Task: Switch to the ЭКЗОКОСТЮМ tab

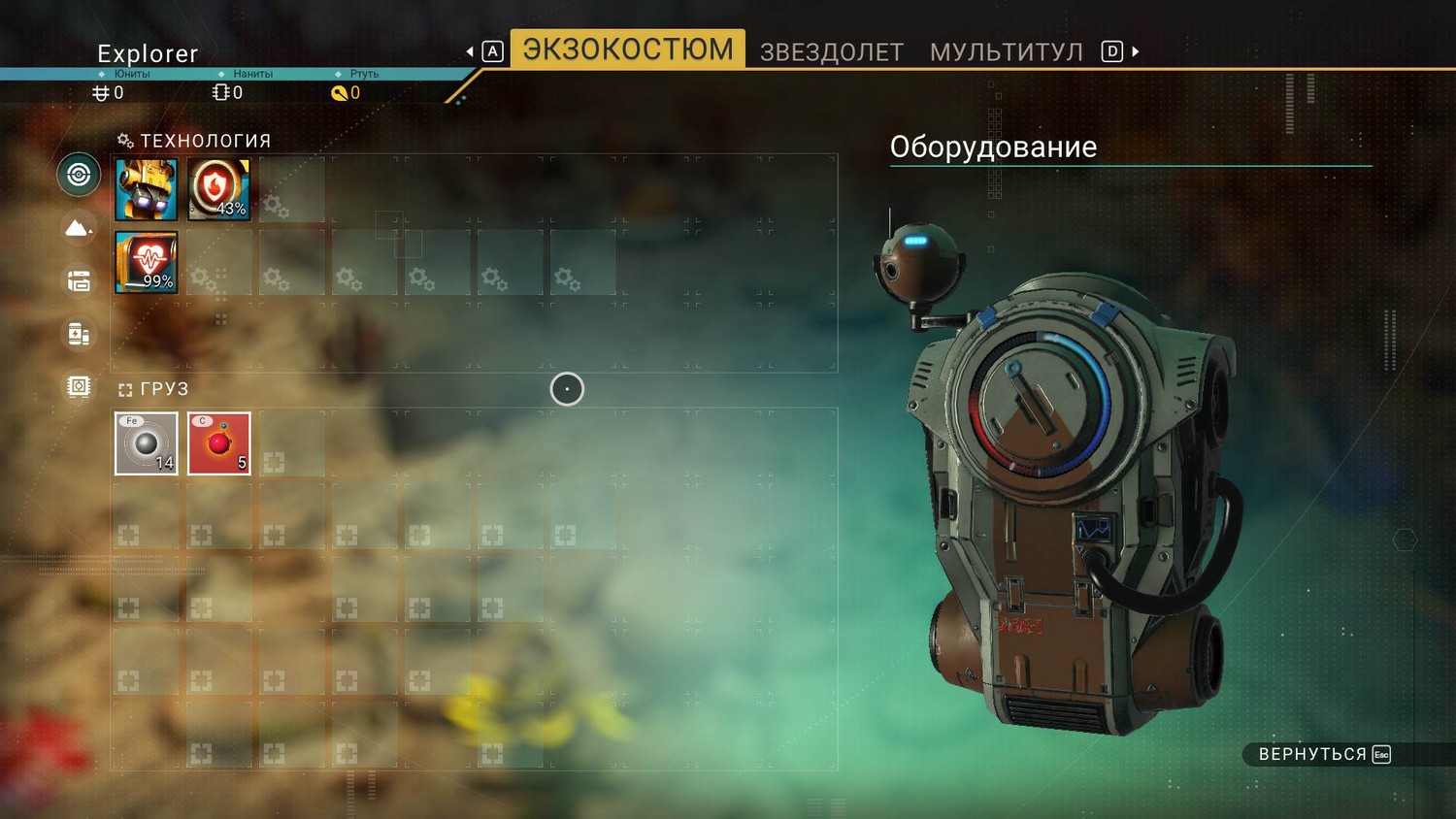Action: 627,49
